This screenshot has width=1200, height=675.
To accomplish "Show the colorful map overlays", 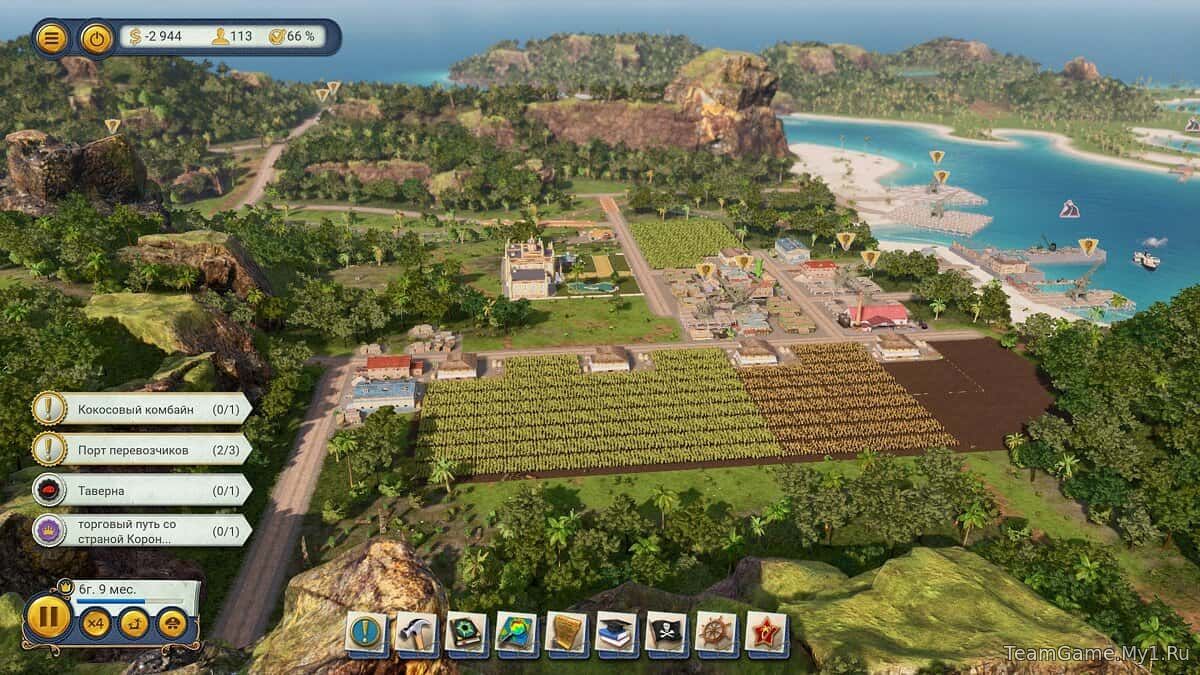I will [x=517, y=633].
